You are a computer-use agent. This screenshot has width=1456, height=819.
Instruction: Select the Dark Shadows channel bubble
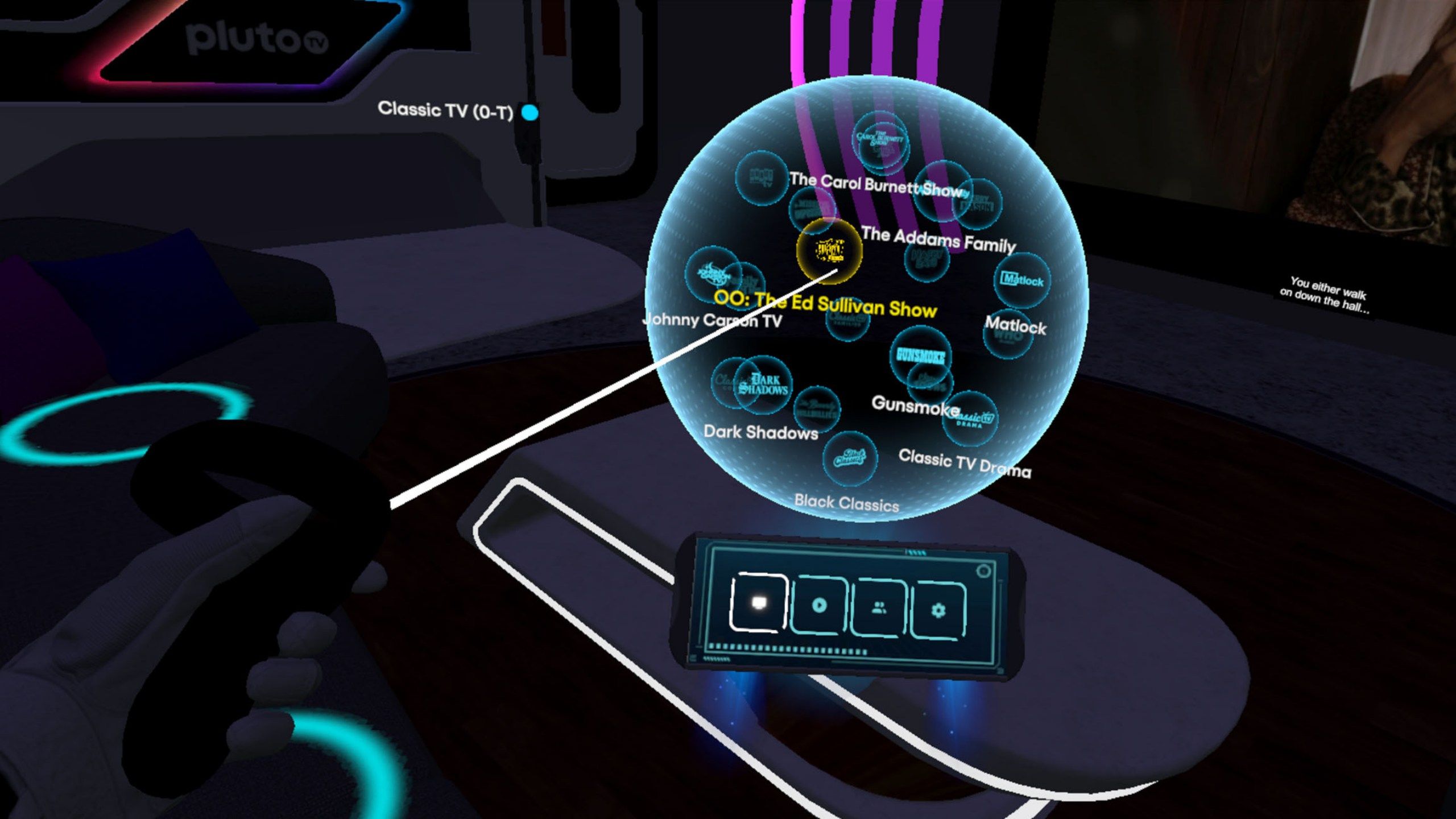pyautogui.click(x=763, y=386)
